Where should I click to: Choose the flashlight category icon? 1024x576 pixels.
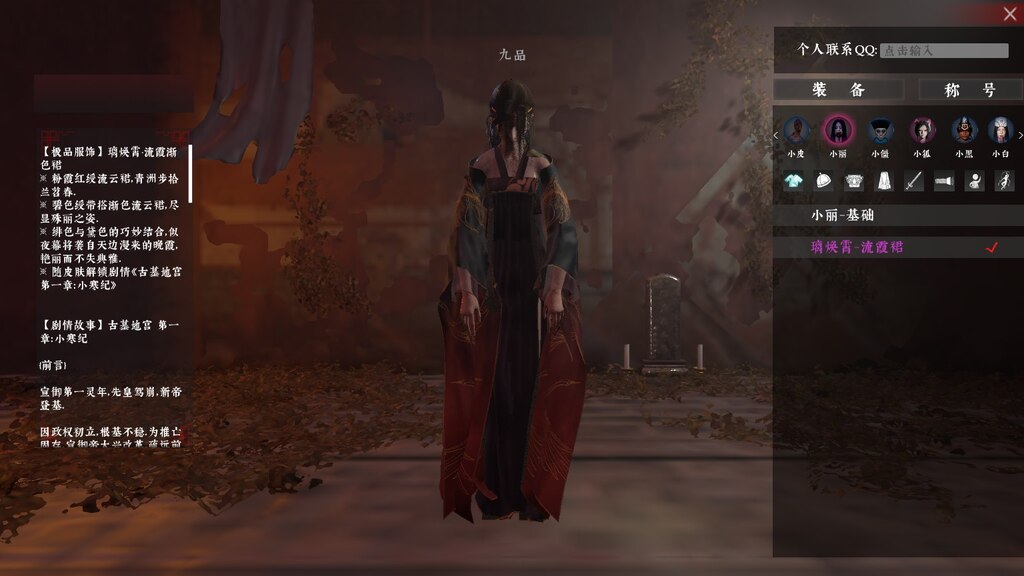pyautogui.click(x=944, y=181)
